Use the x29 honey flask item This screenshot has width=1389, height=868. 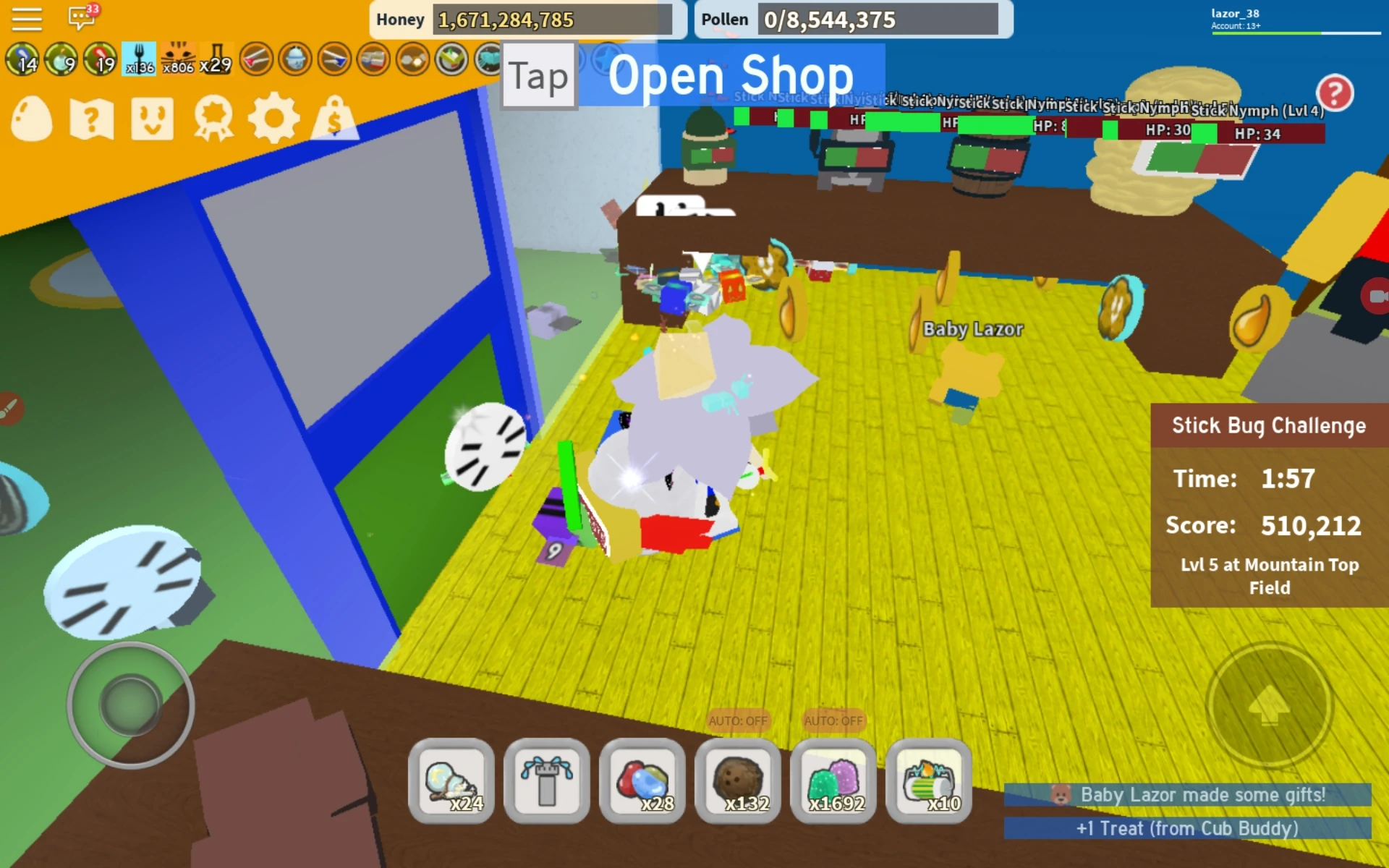(216, 59)
